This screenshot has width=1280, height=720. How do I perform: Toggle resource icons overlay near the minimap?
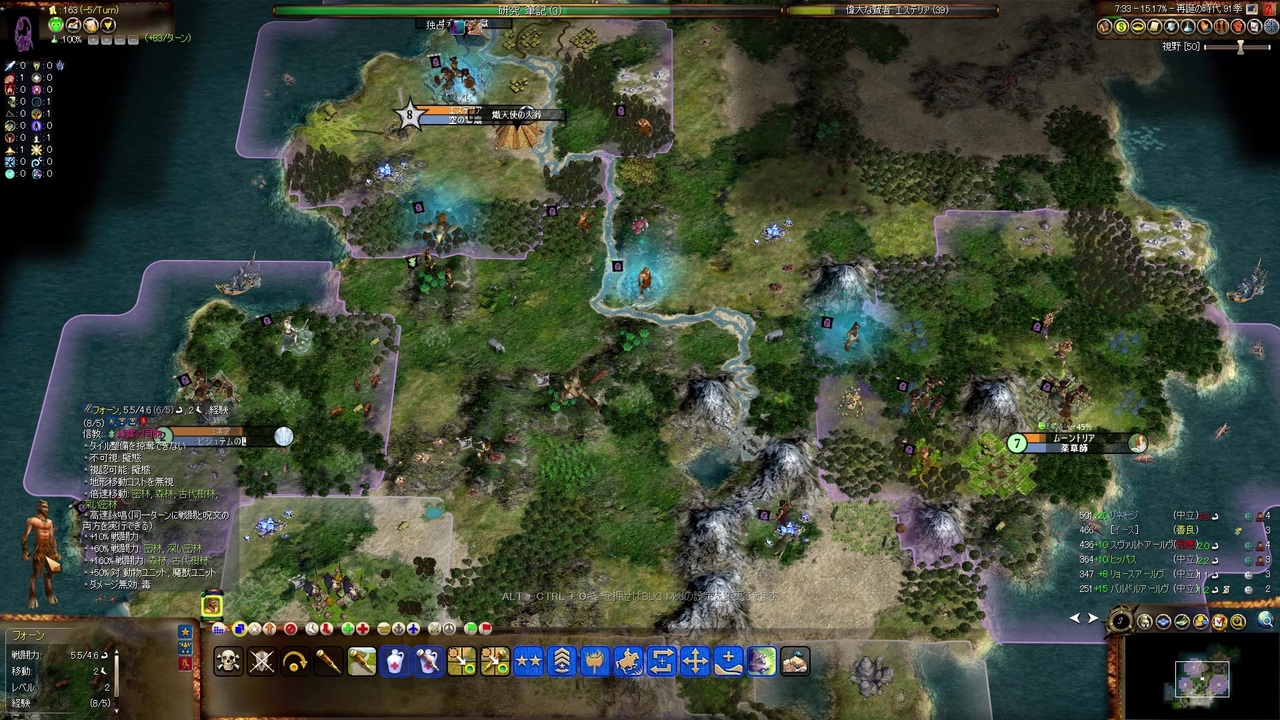(x=1200, y=622)
